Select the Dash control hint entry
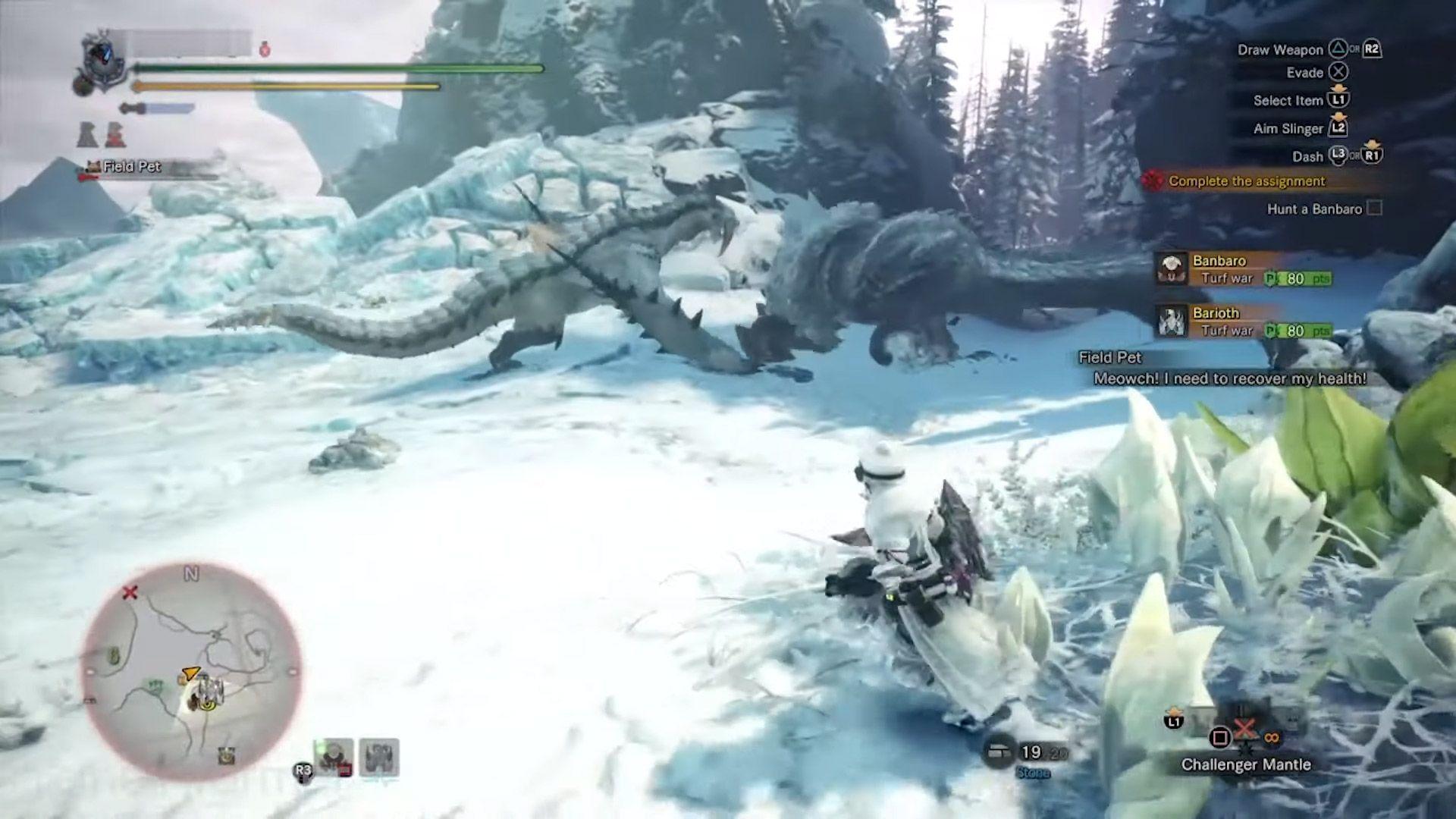 [x=1310, y=156]
